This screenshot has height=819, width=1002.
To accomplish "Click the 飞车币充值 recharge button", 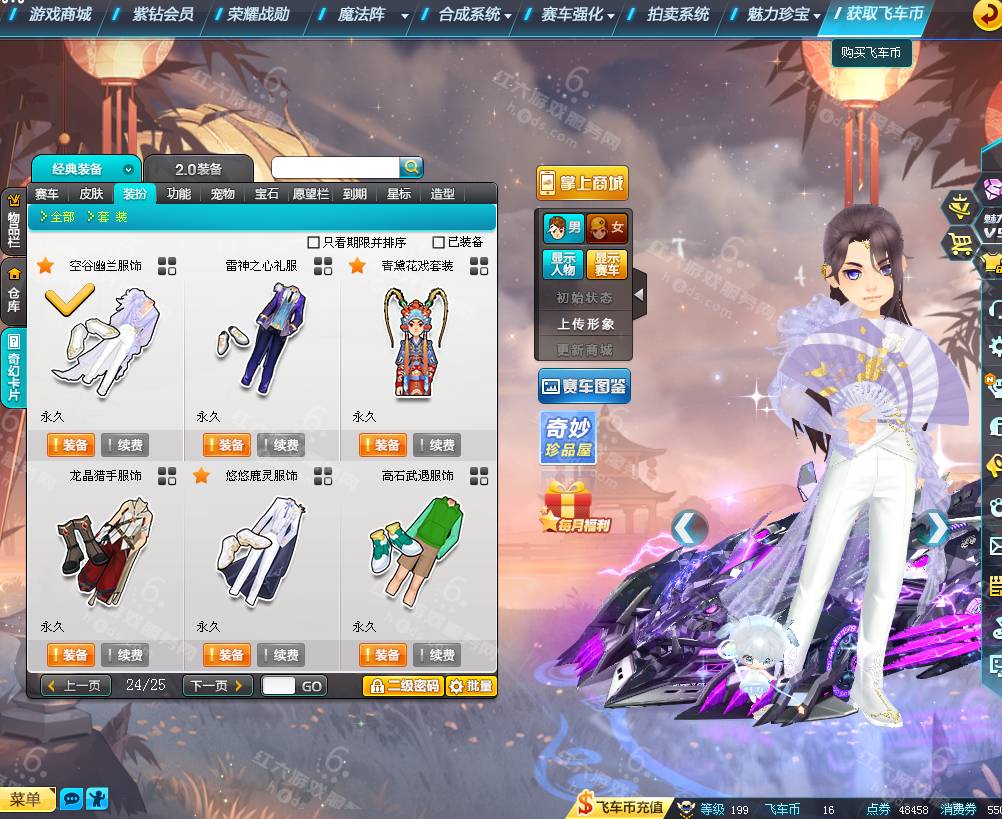I will pyautogui.click(x=621, y=807).
